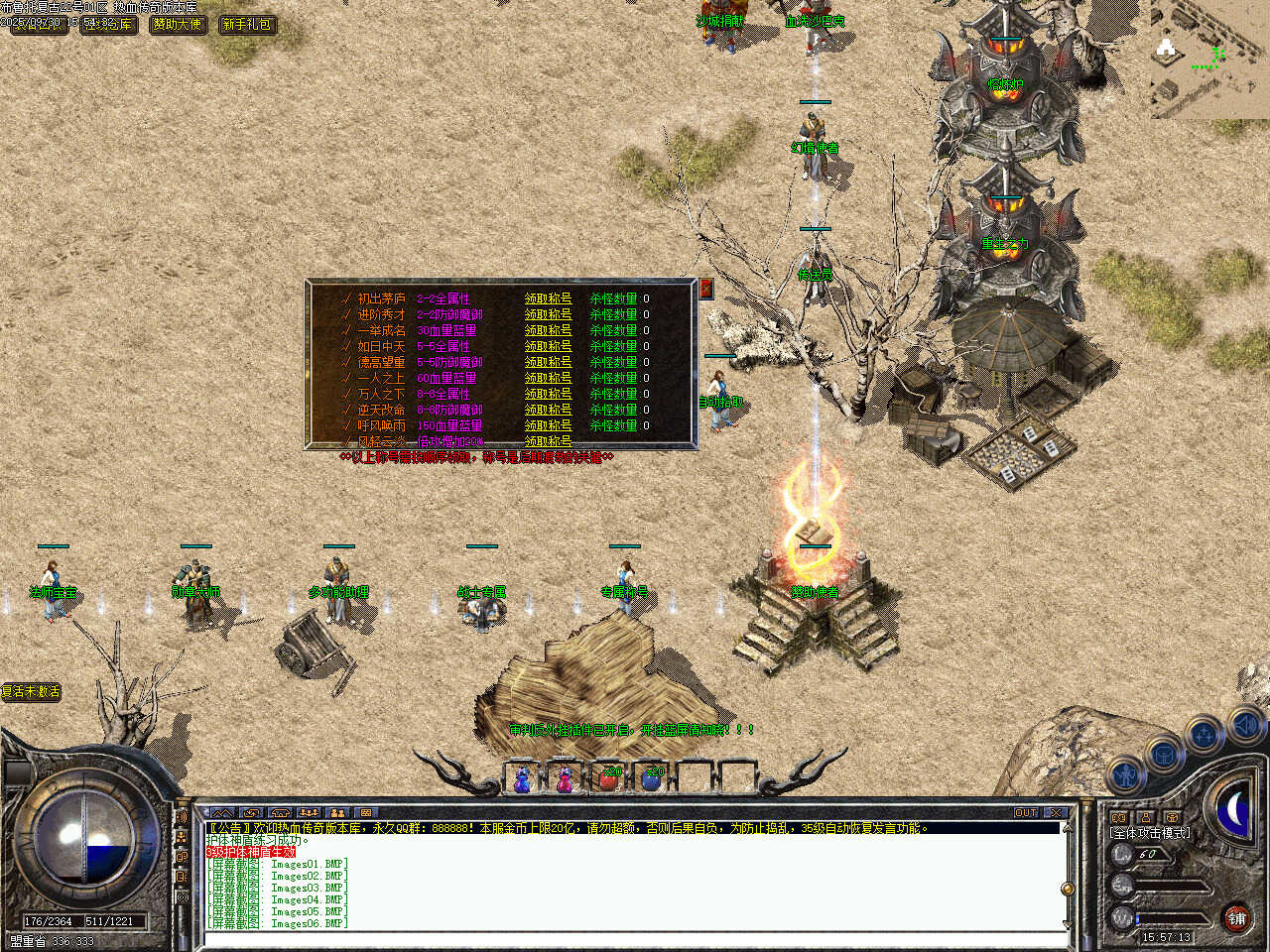Claim the 进阶秀才 title

click(548, 314)
